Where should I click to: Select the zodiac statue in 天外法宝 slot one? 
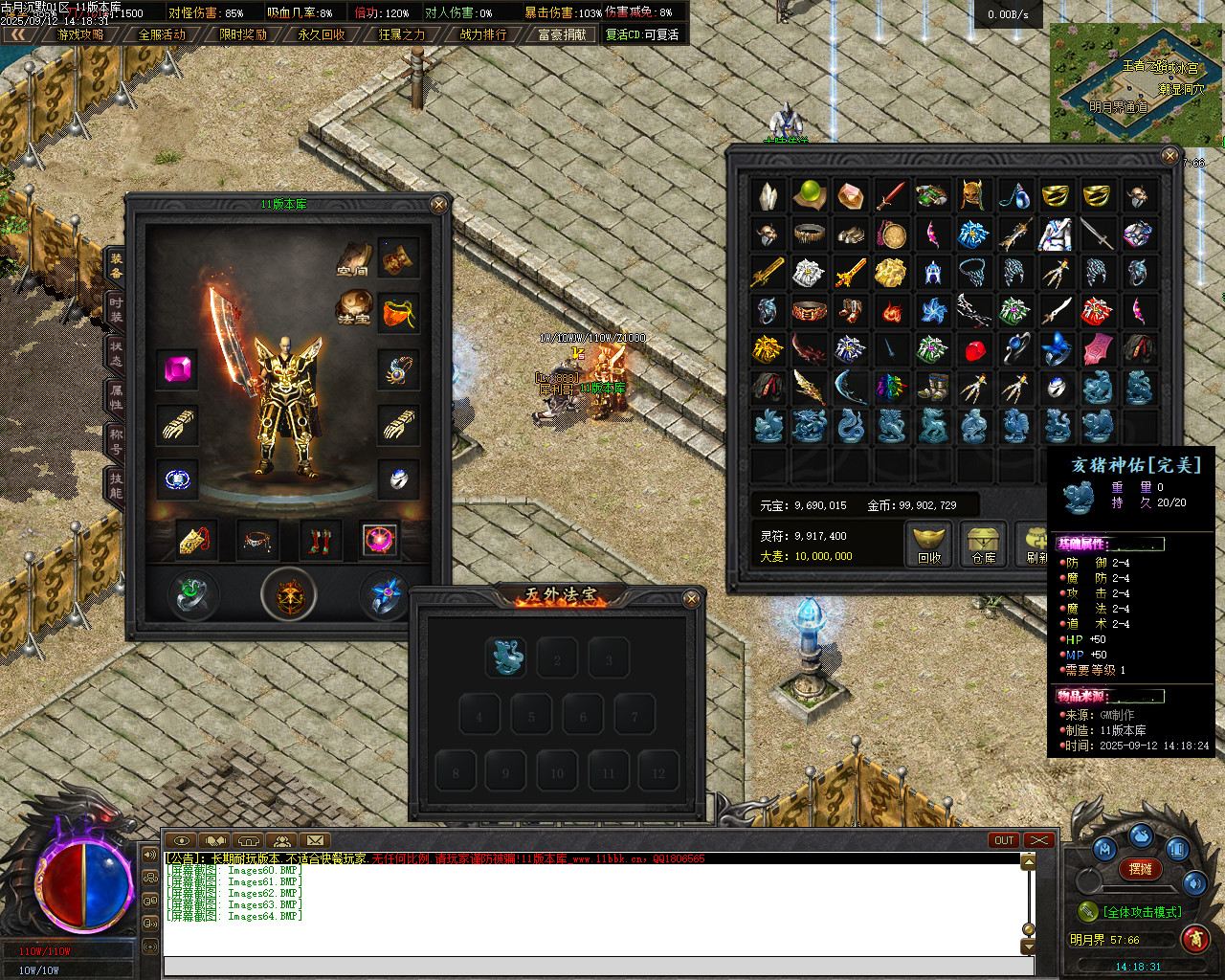point(506,657)
